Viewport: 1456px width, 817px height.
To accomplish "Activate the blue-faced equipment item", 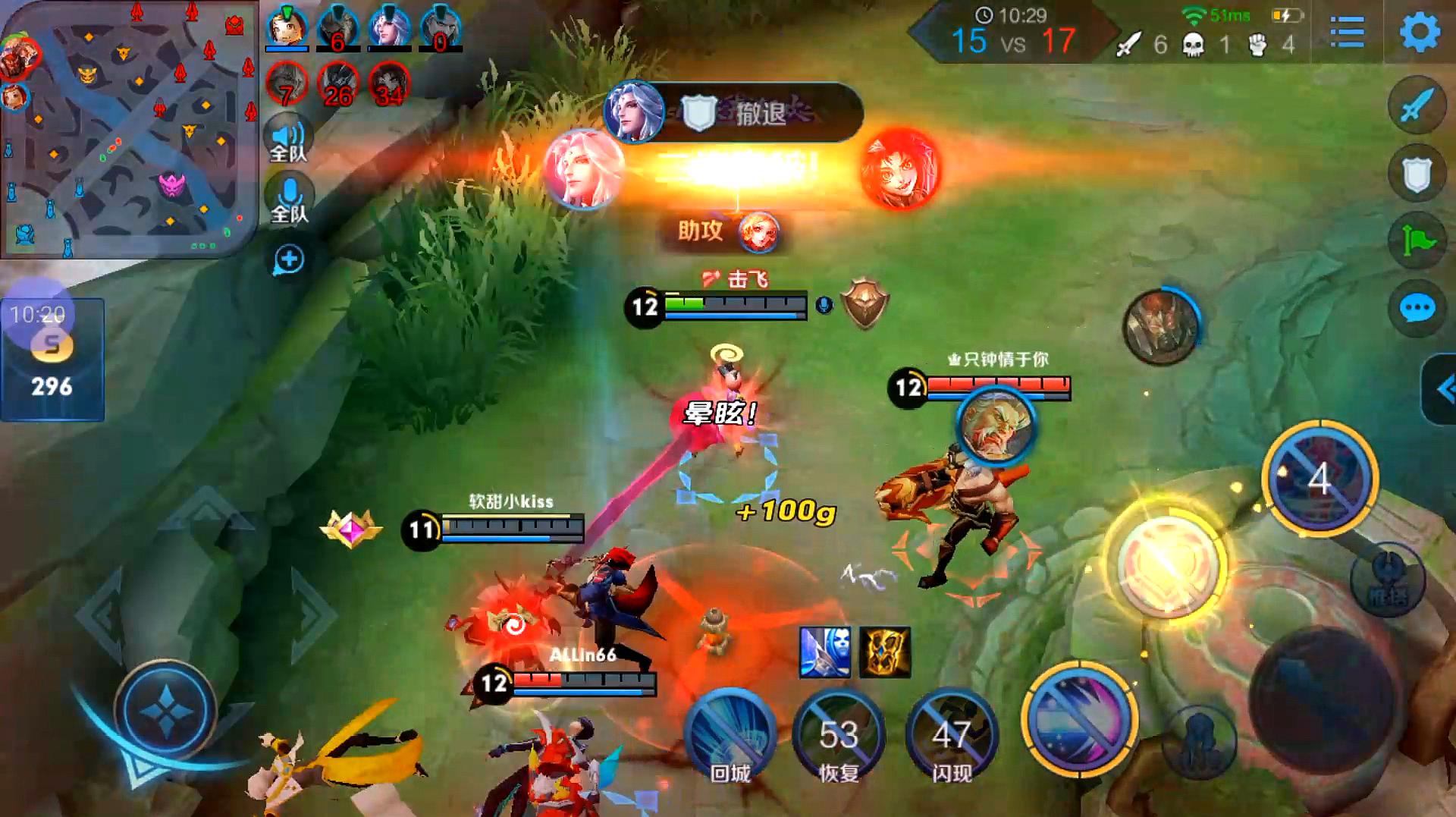I will 825,652.
